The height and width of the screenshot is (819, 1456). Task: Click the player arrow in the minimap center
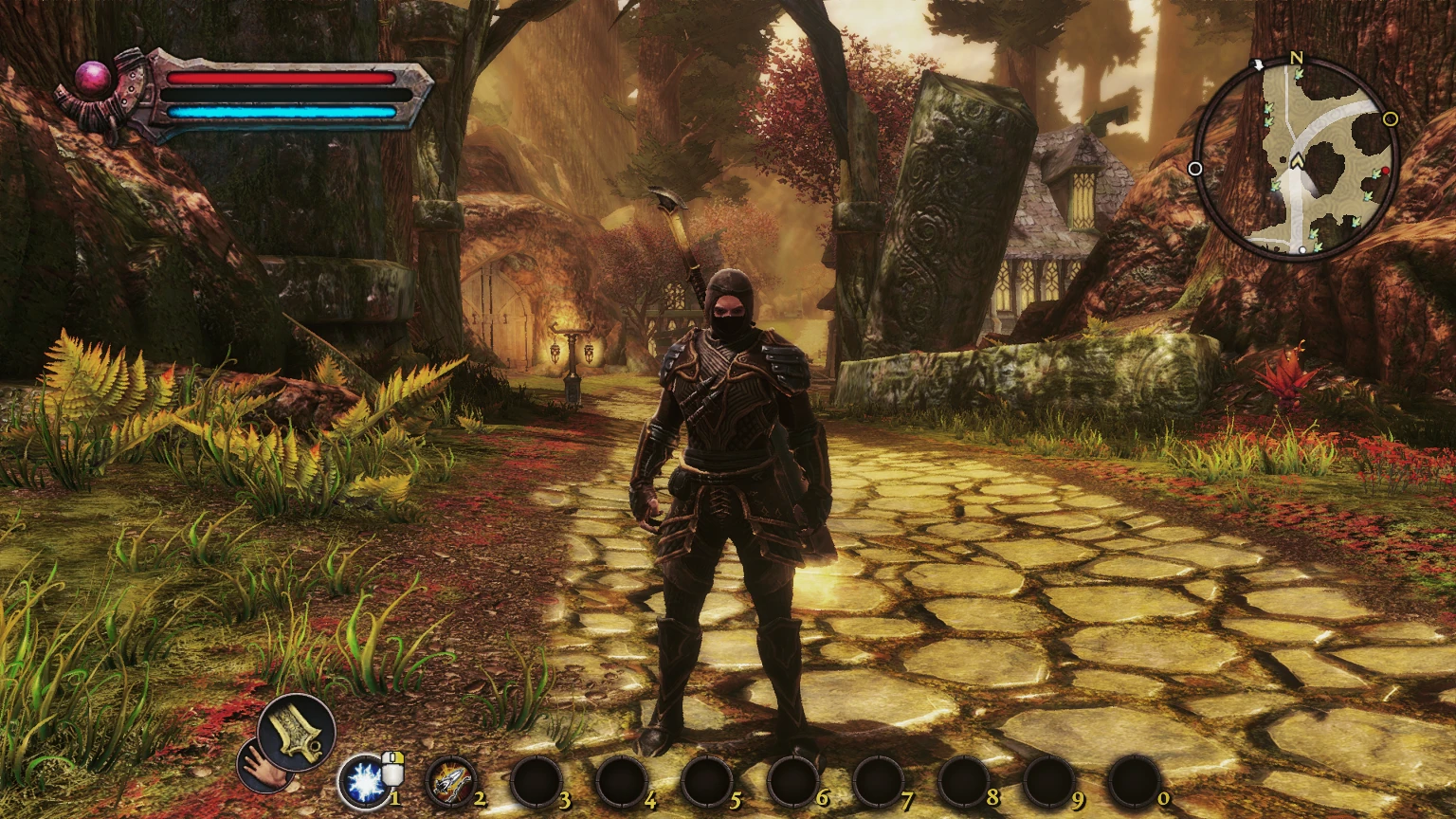click(x=1299, y=159)
